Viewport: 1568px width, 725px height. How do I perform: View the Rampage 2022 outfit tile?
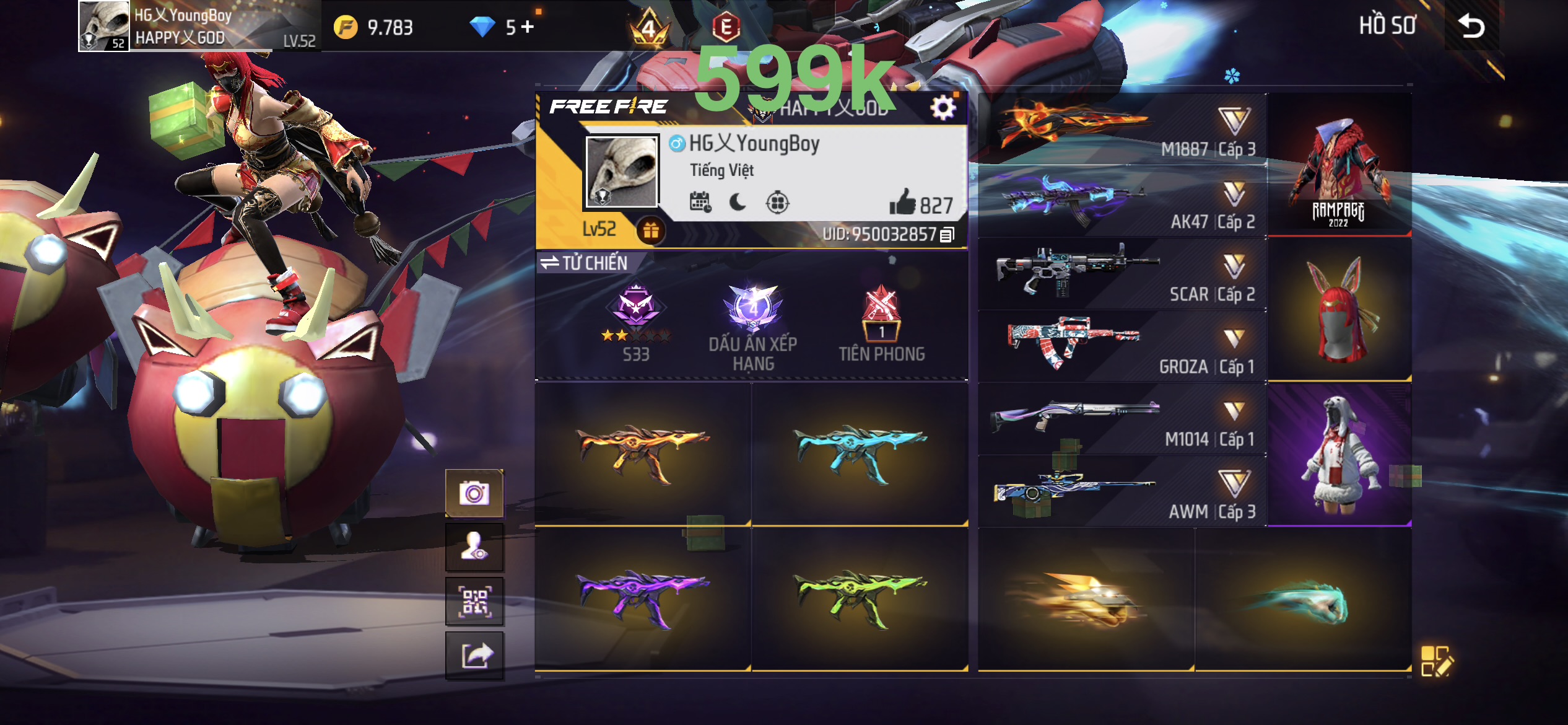(1339, 165)
